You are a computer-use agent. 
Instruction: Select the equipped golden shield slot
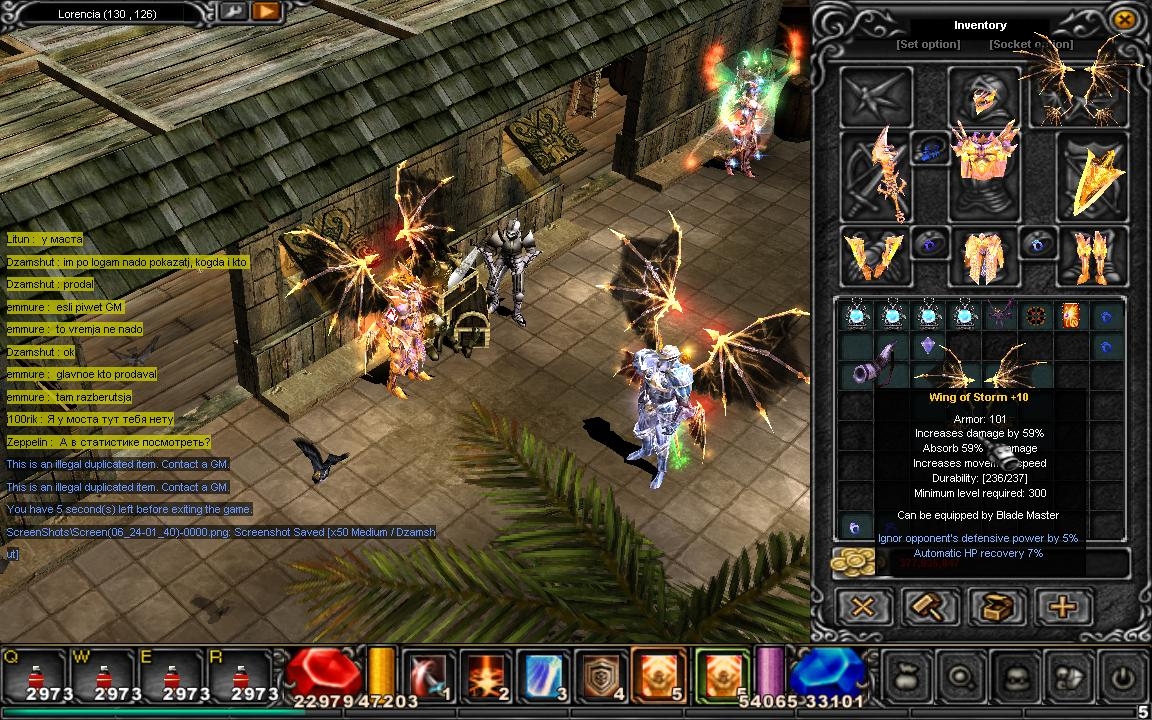click(x=1091, y=178)
